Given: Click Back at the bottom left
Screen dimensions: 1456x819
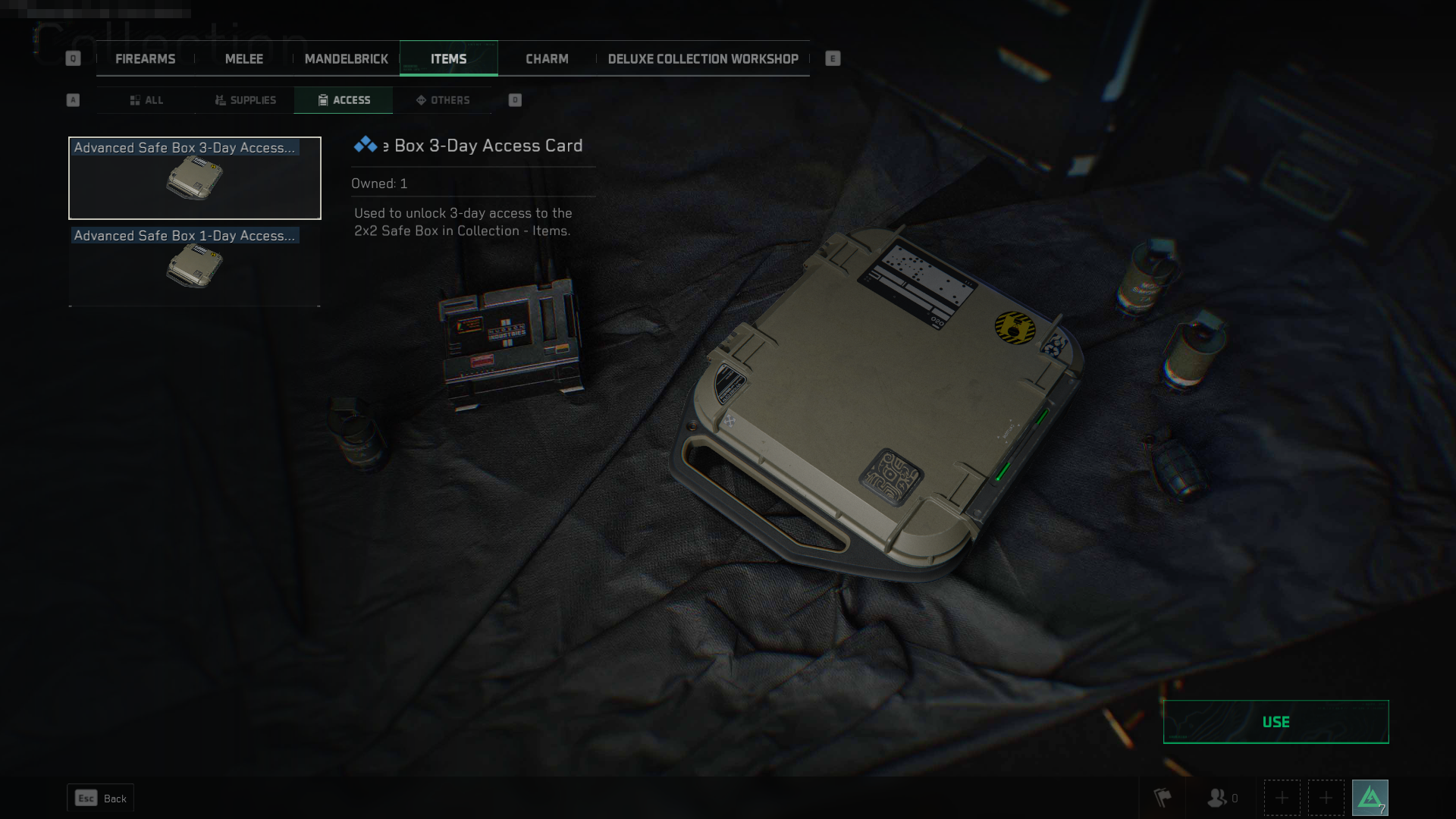Looking at the screenshot, I should click(100, 798).
